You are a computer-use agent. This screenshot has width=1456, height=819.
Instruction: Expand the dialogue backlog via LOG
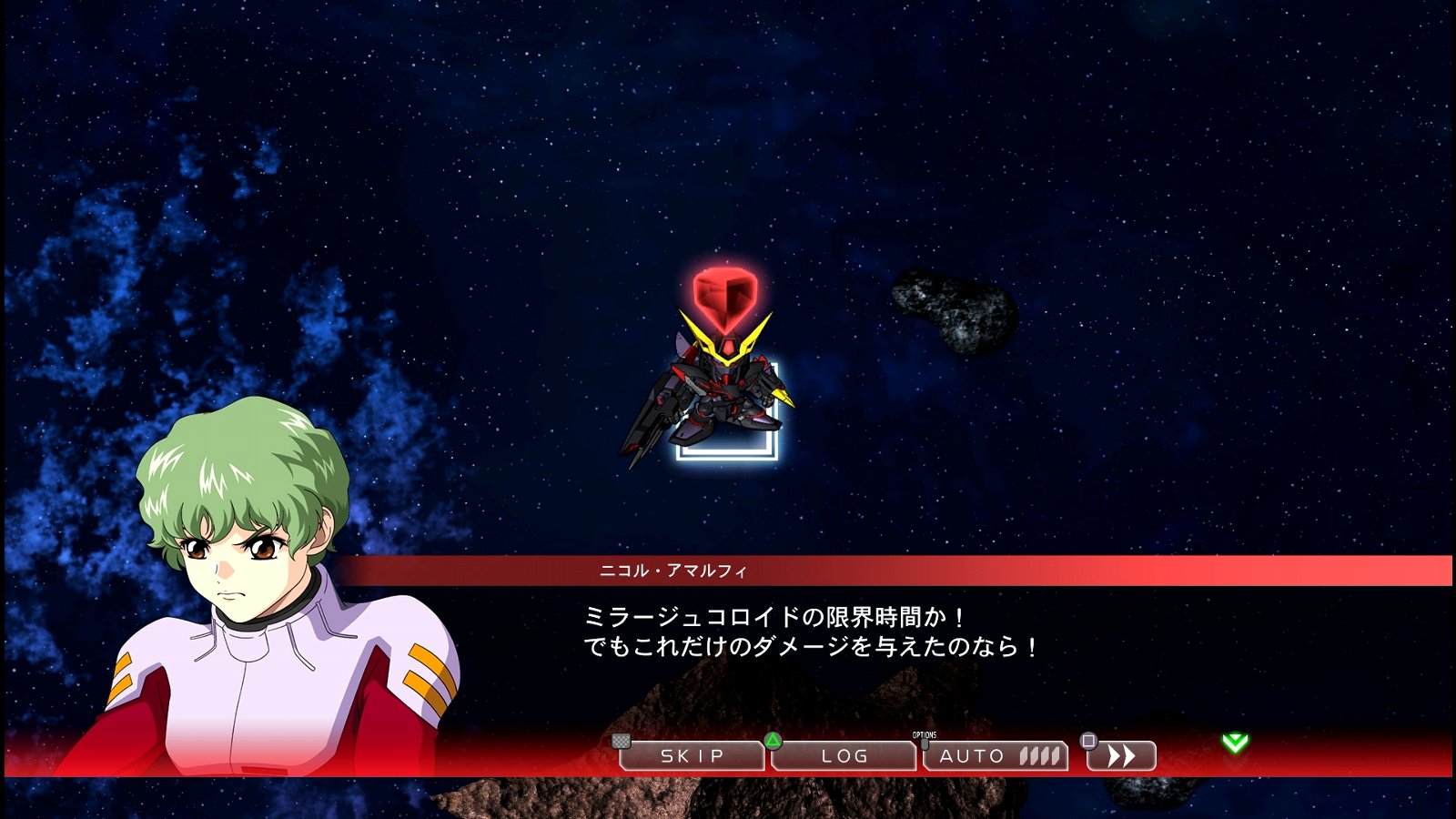point(843,755)
